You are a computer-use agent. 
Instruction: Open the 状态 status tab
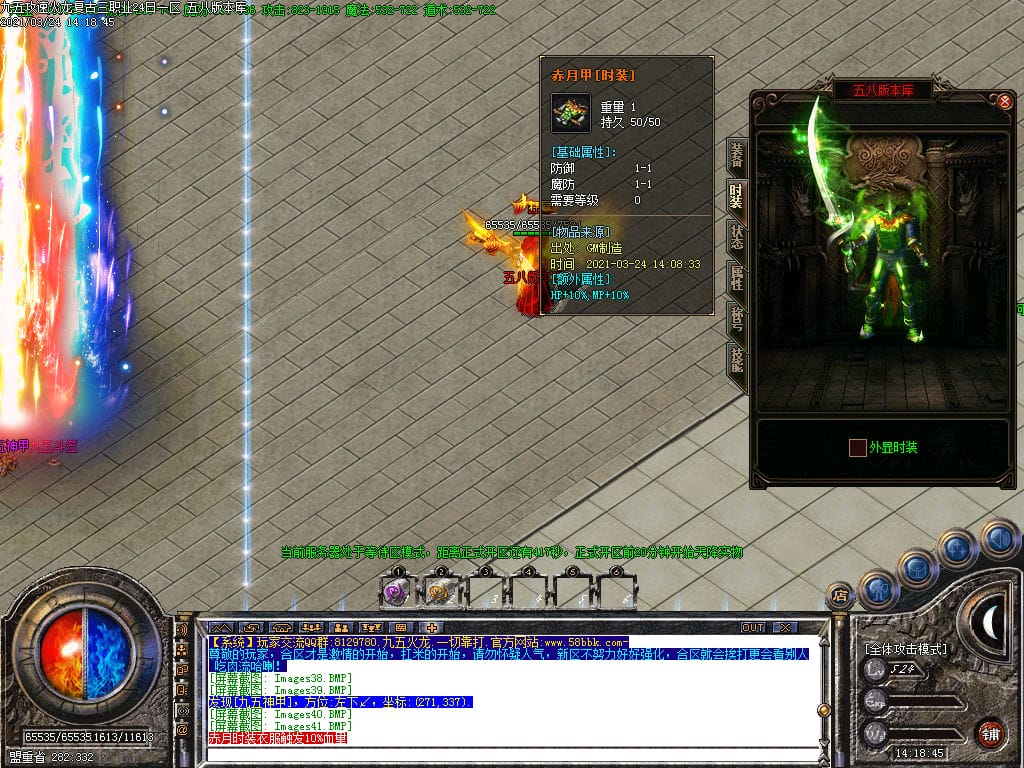click(737, 237)
